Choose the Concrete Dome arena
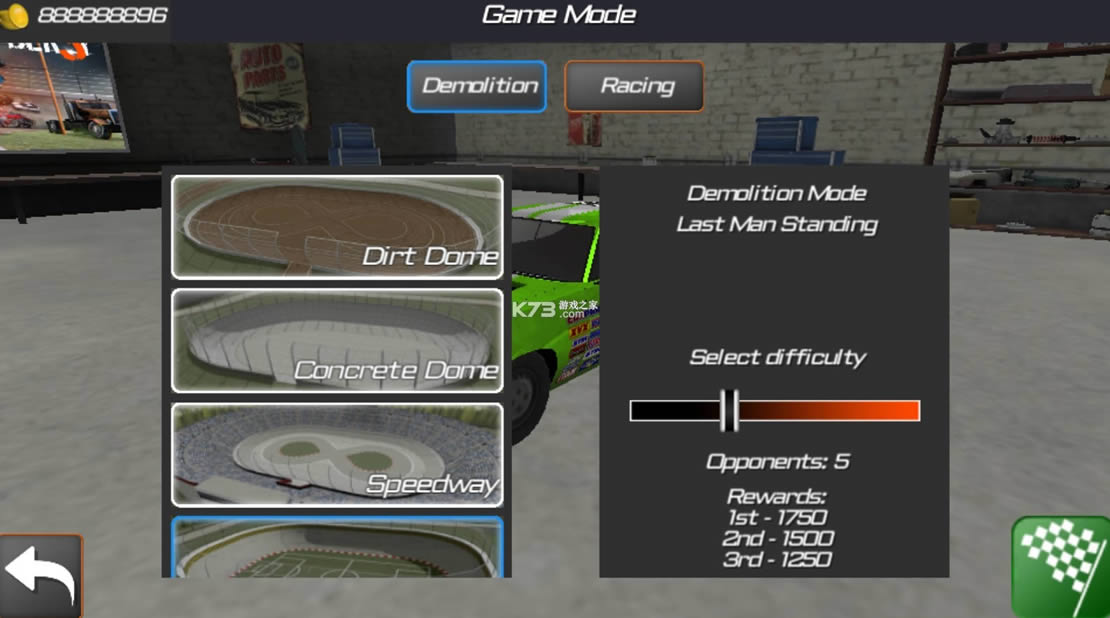Viewport: 1110px width, 618px height. point(337,340)
